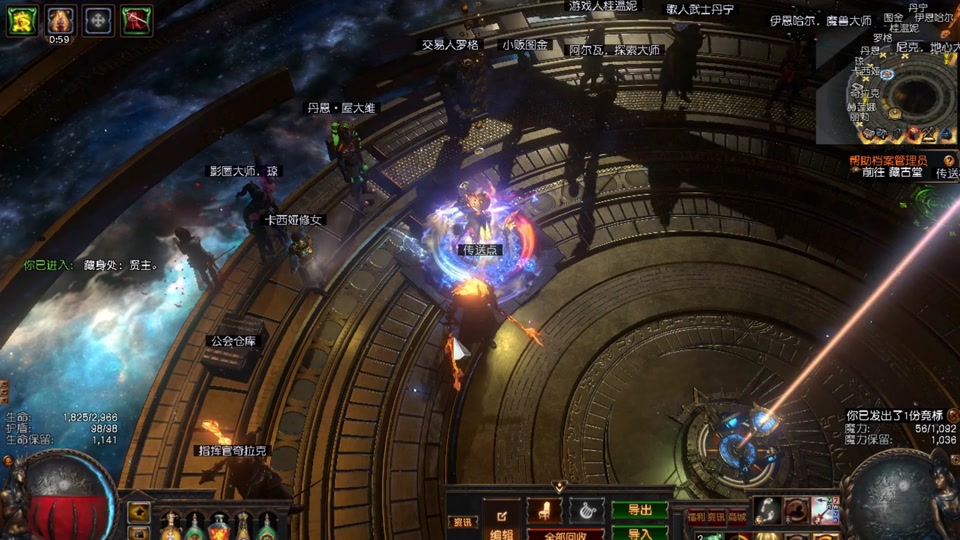Click the 导入 import button
The width and height of the screenshot is (960, 540).
(639, 533)
